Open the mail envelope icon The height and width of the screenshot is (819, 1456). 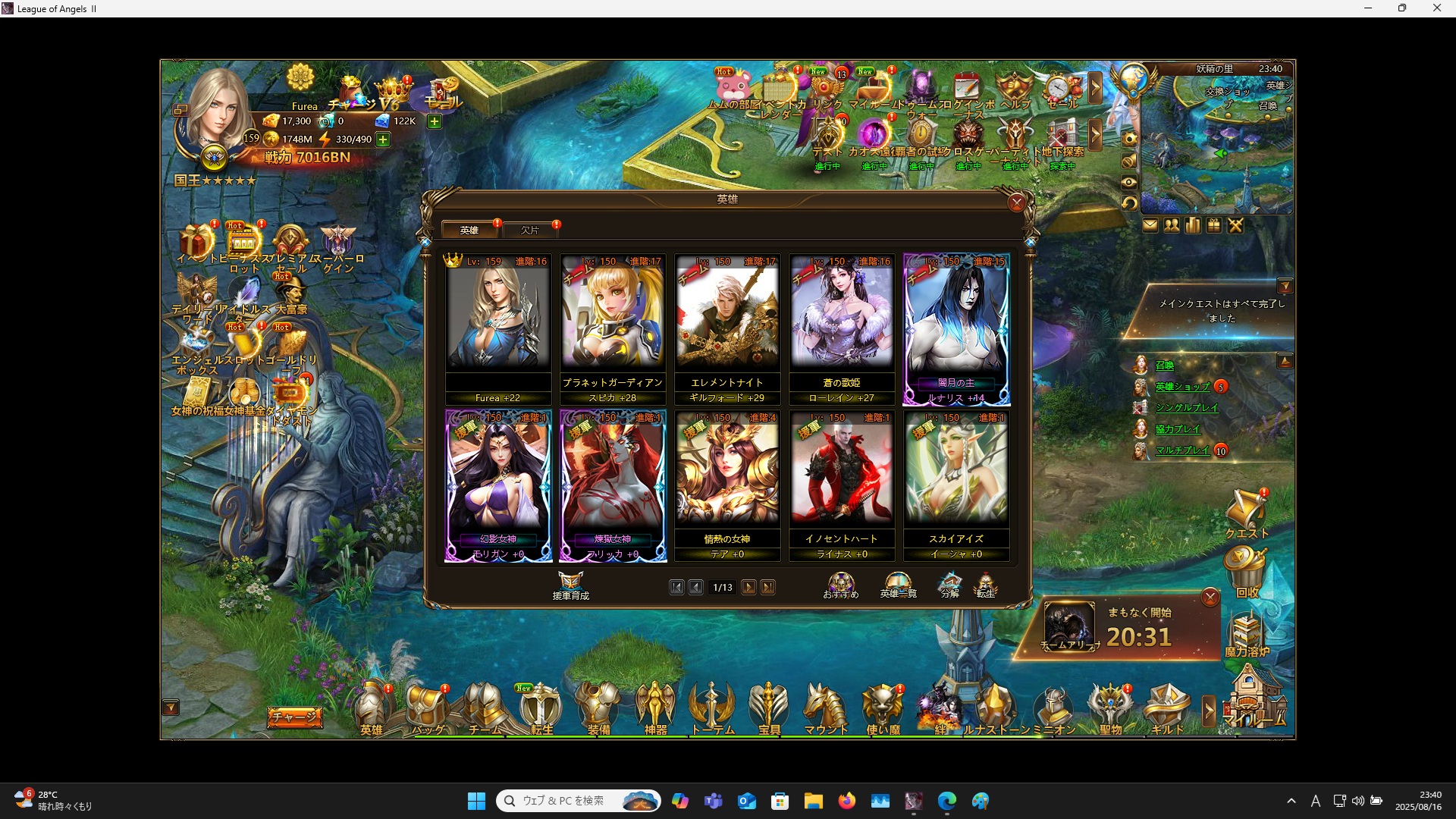click(1150, 224)
